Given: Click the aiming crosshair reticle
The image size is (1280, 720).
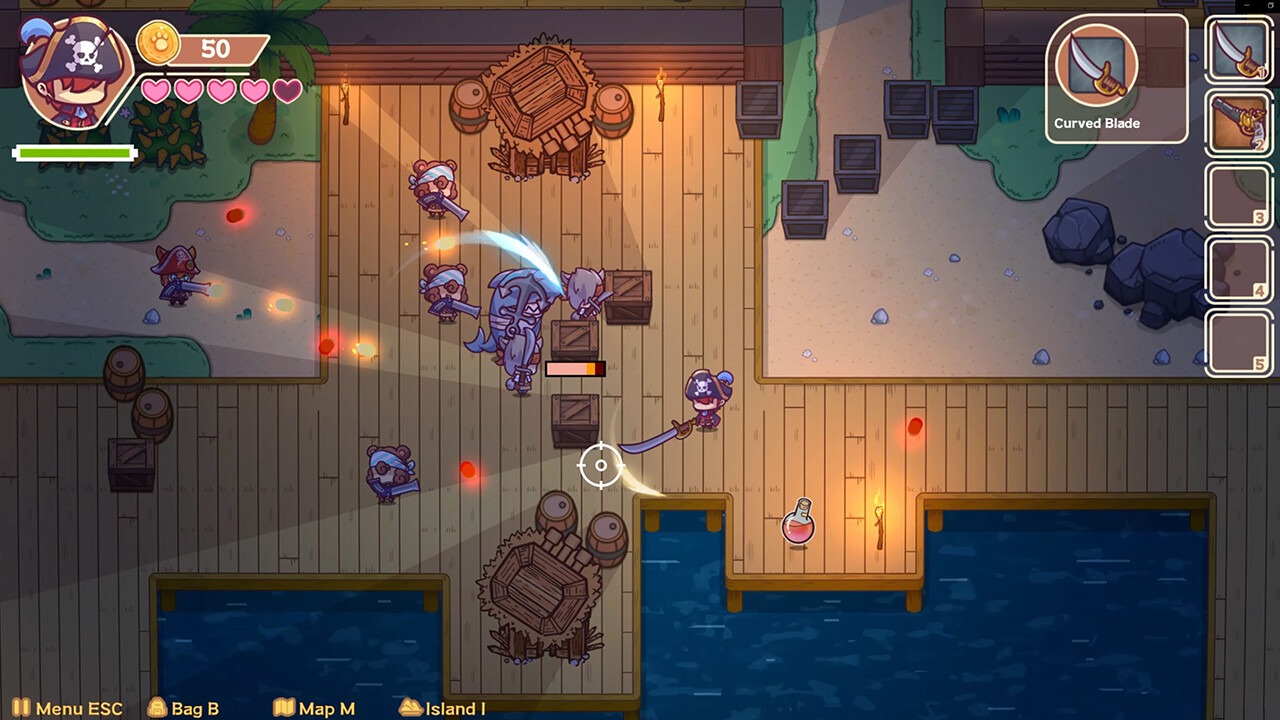Looking at the screenshot, I should [601, 465].
